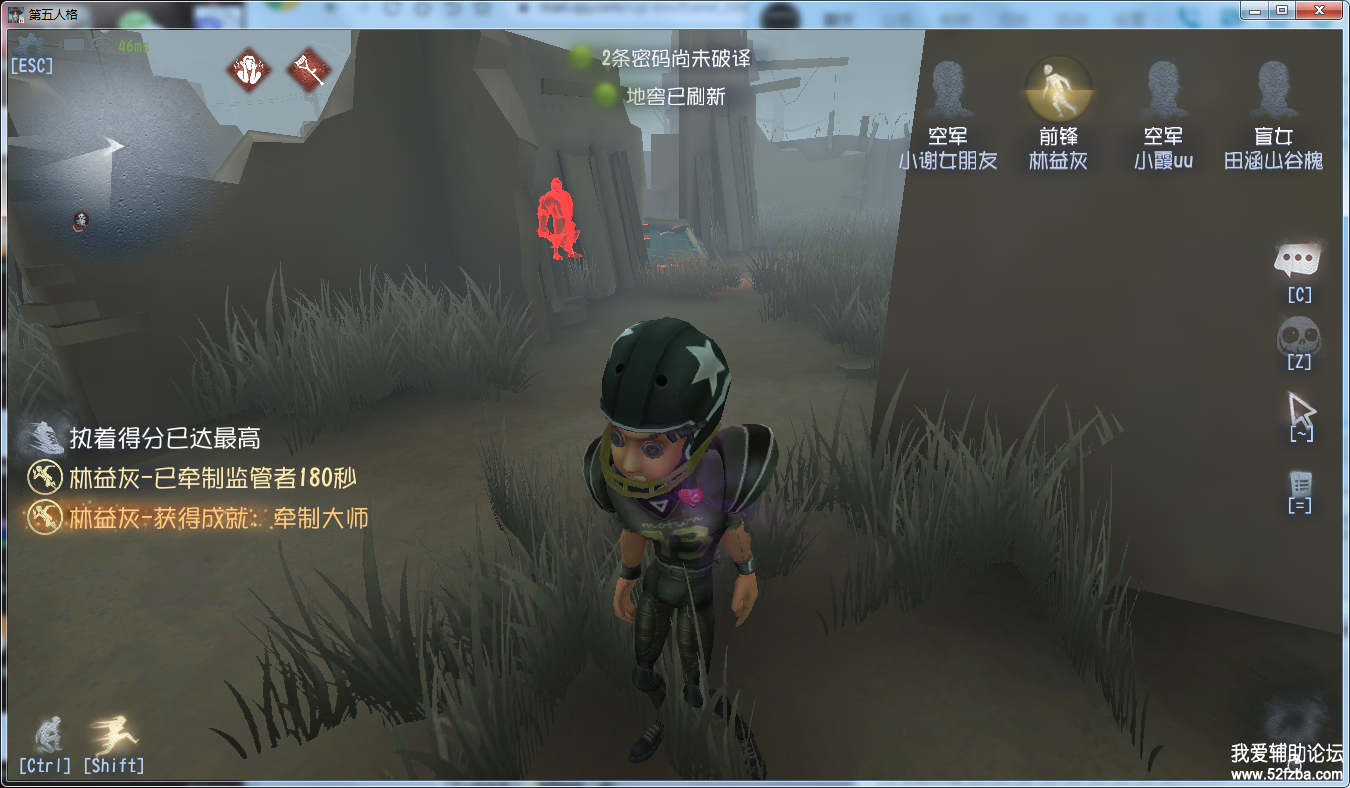Viewport: 1350px width, 788px height.
Task: Inspect the crutch hunter trait icon
Action: [309, 69]
